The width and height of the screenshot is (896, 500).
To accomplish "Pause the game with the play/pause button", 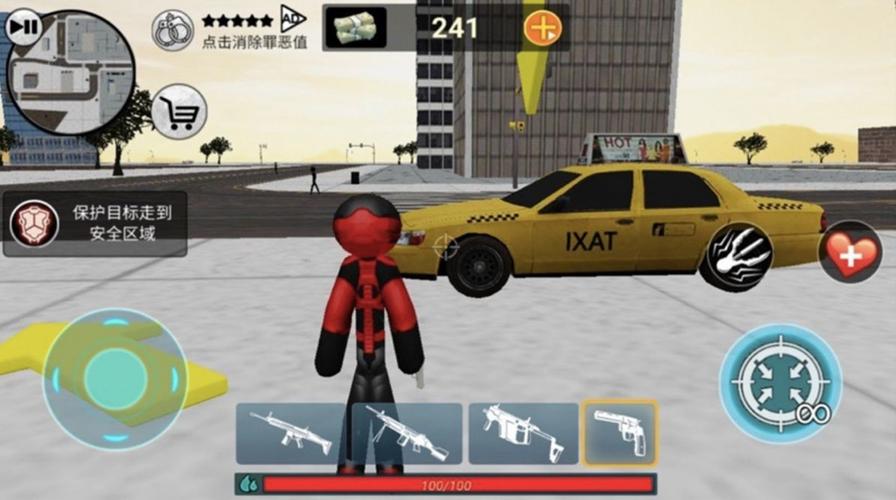I will pyautogui.click(x=23, y=27).
